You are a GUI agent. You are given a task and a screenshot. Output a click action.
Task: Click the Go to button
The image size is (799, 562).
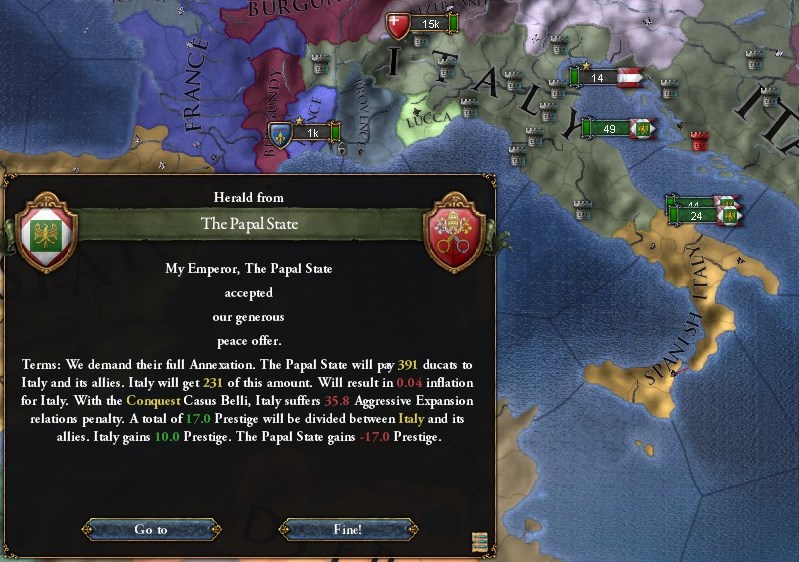150,529
